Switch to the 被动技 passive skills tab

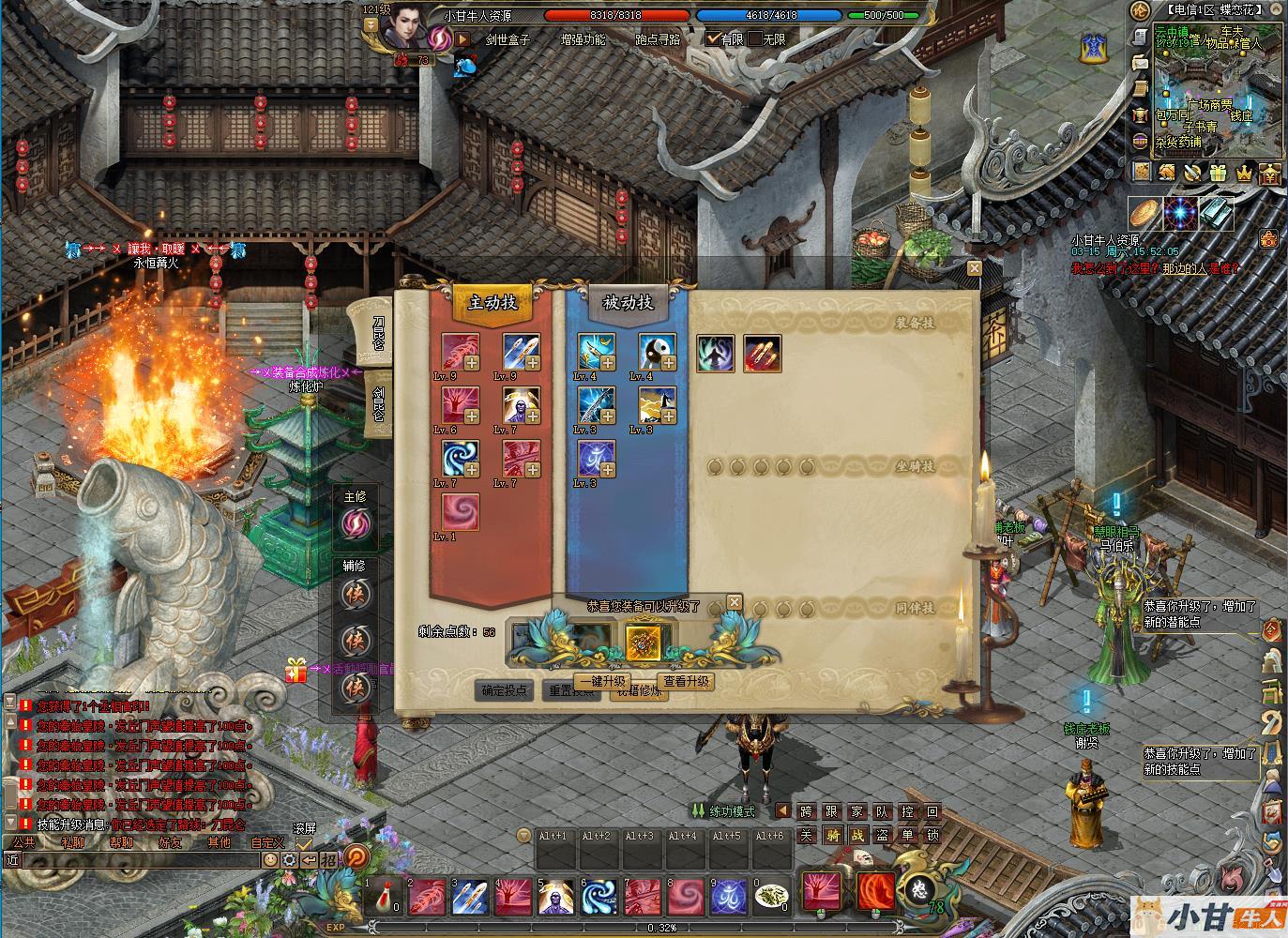(628, 302)
